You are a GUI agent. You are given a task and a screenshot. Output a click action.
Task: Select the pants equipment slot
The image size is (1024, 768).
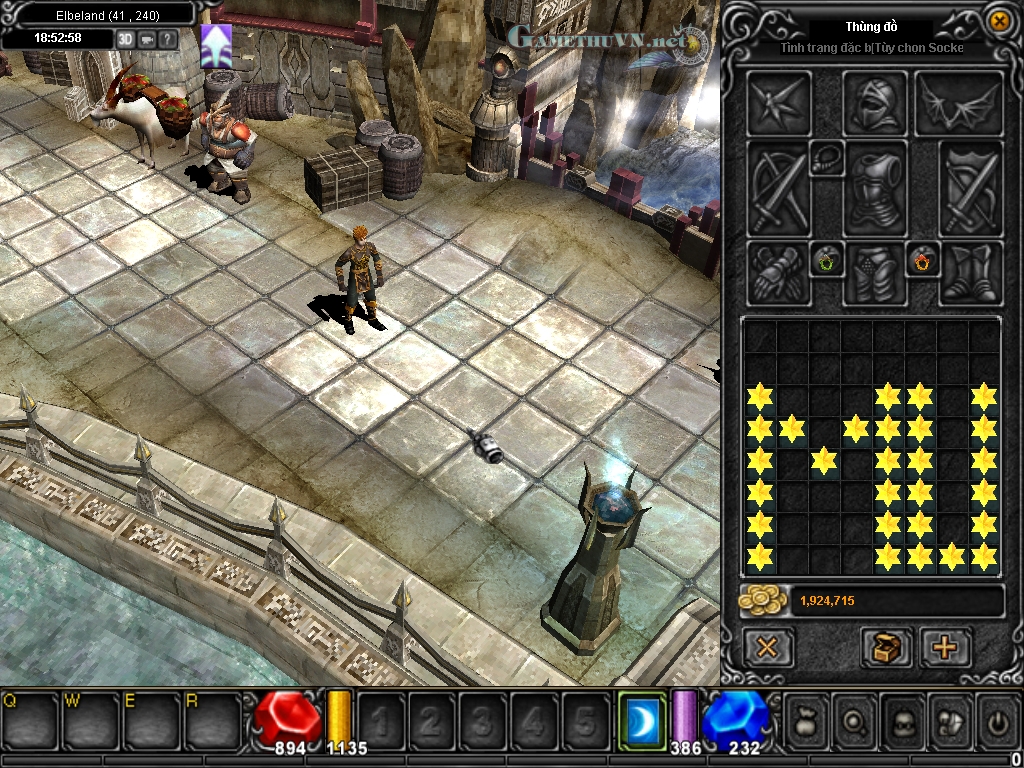click(874, 273)
